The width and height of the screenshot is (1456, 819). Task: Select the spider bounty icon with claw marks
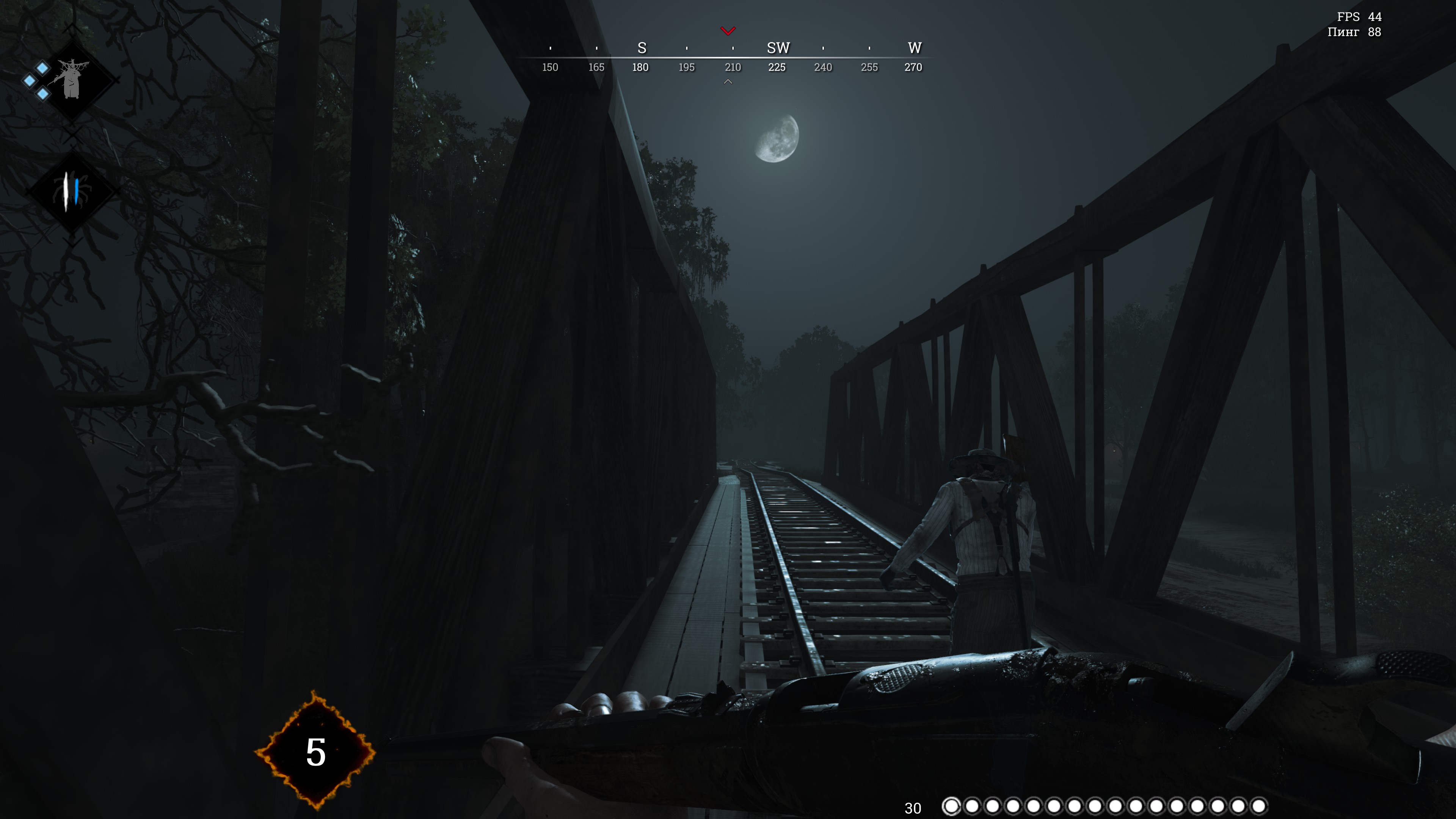point(71,191)
